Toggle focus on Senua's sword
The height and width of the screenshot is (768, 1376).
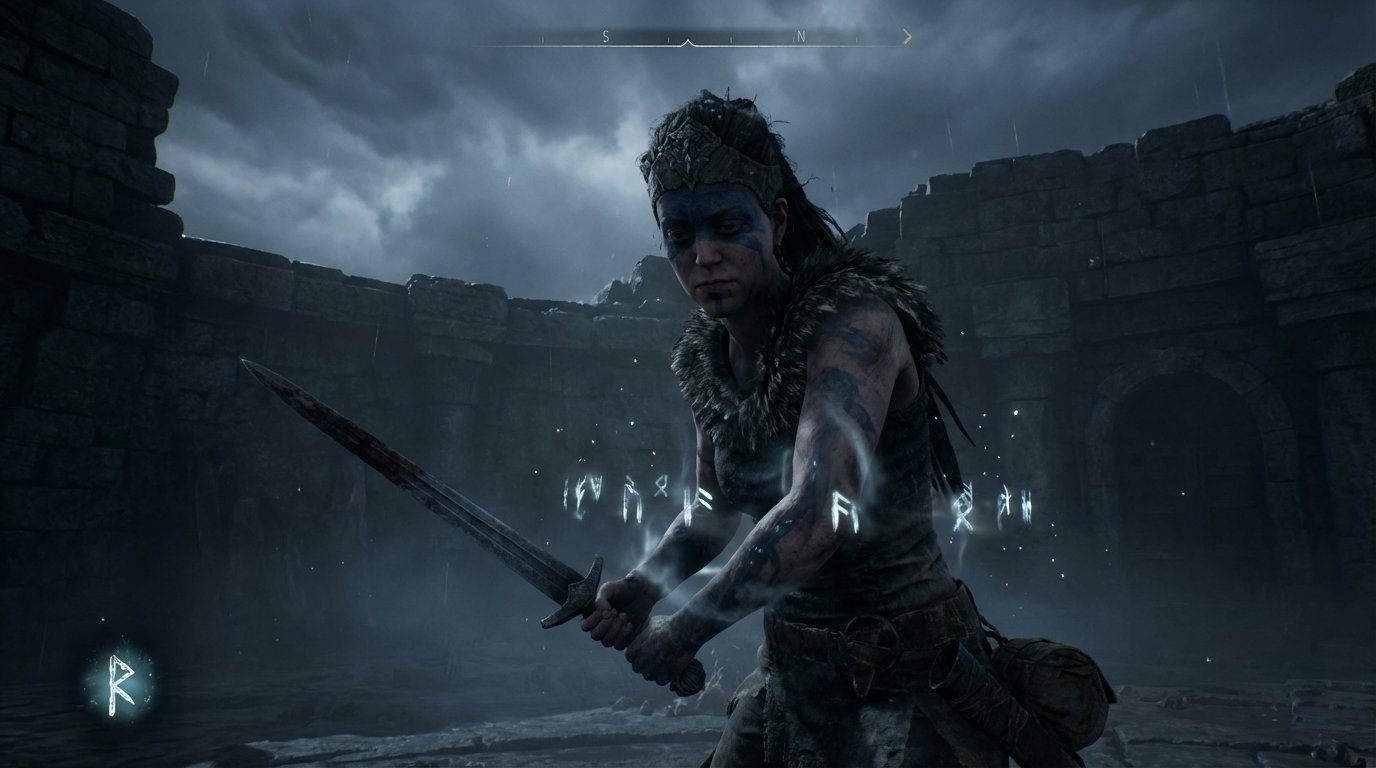pos(430,480)
